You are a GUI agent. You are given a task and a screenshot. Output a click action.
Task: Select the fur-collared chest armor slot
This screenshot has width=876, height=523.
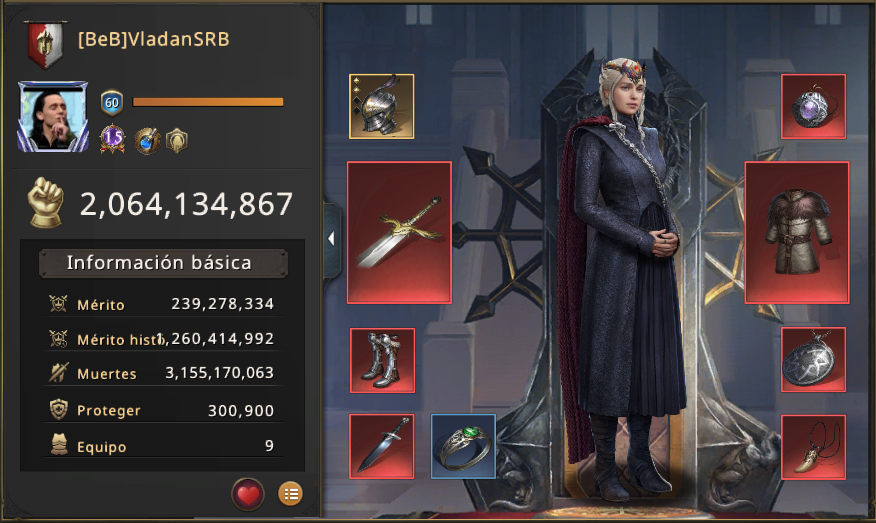coord(796,232)
